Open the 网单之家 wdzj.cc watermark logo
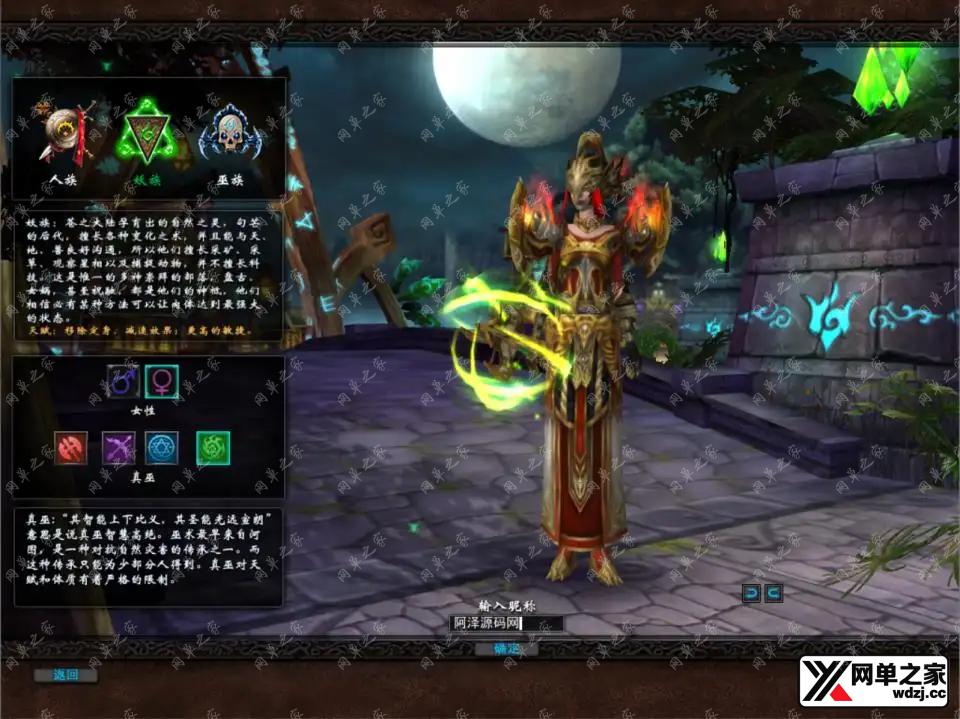The image size is (960, 719). pyautogui.click(x=873, y=682)
